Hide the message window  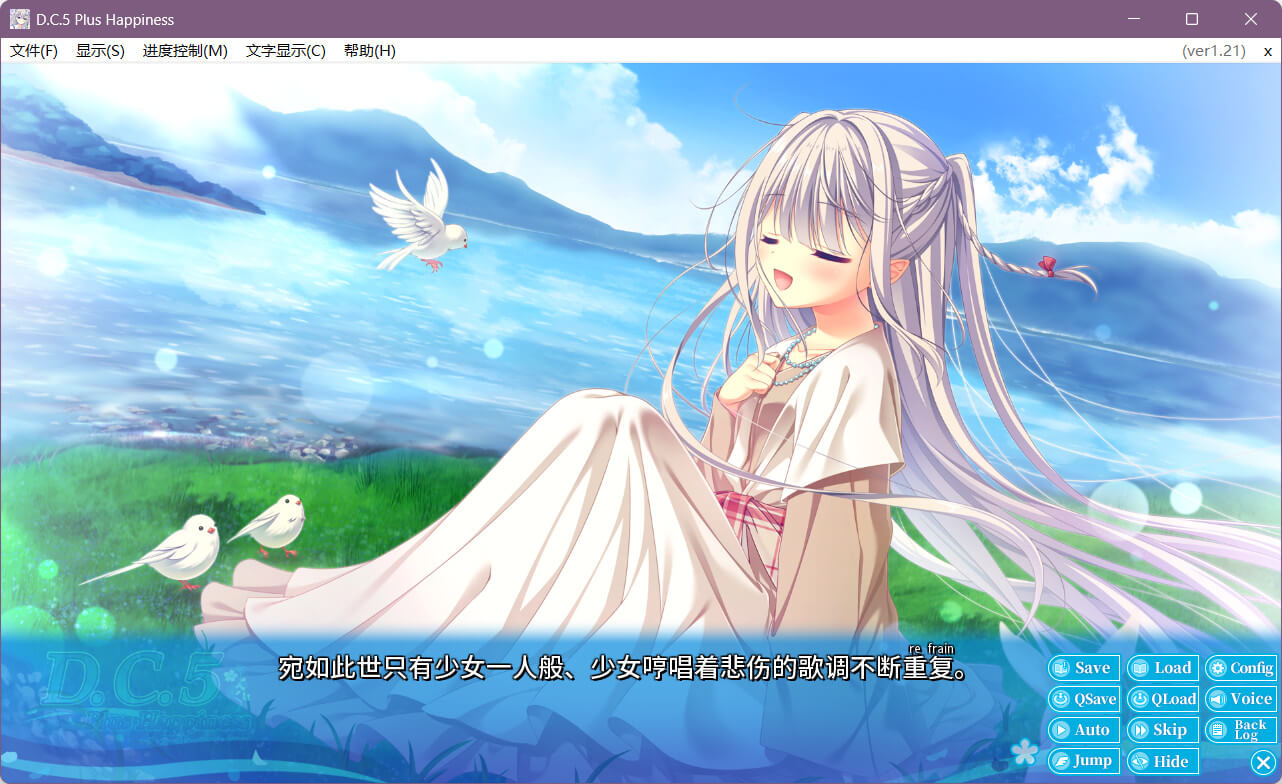(1162, 761)
